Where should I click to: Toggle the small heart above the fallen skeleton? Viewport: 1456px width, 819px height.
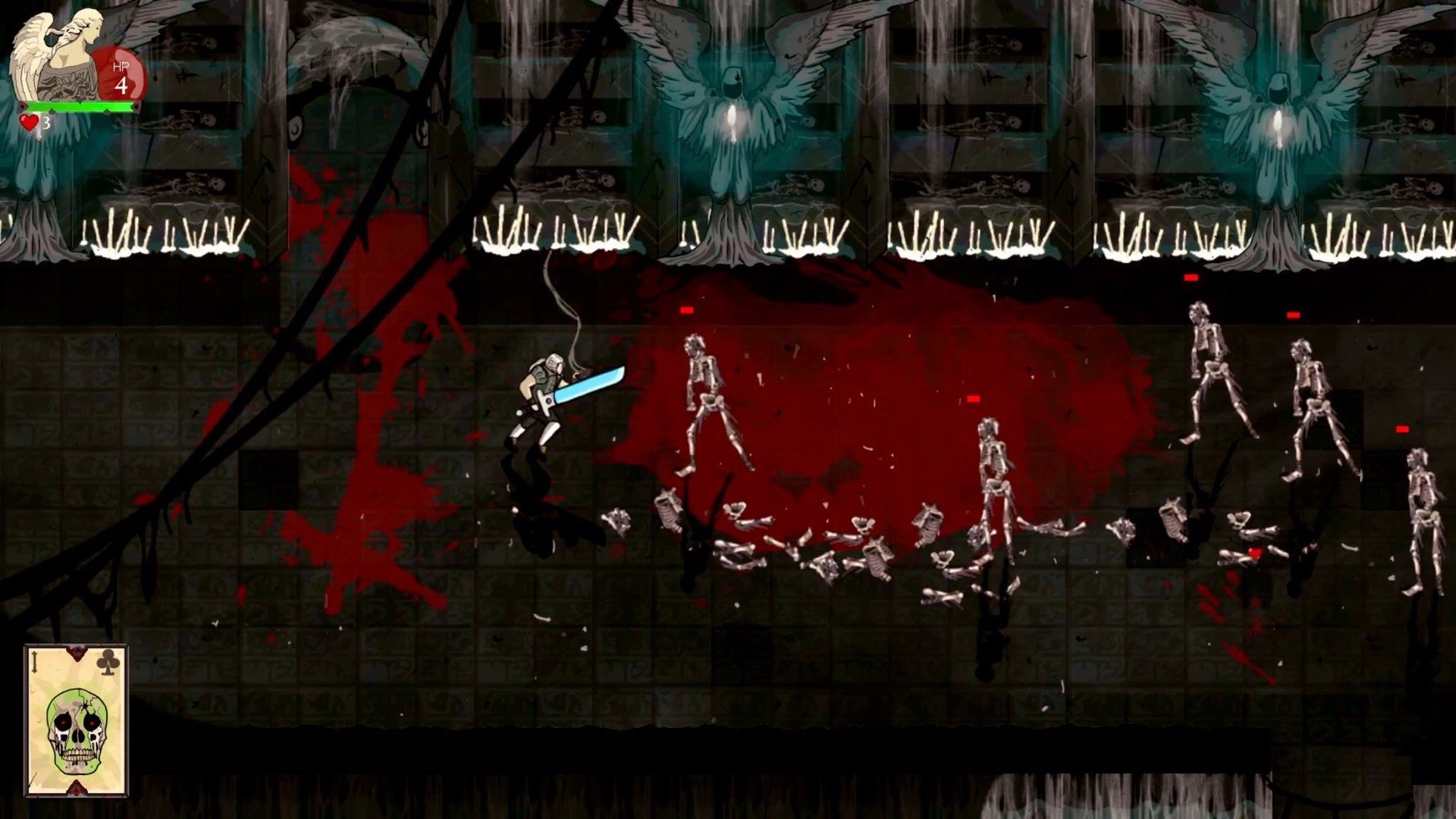click(1255, 553)
